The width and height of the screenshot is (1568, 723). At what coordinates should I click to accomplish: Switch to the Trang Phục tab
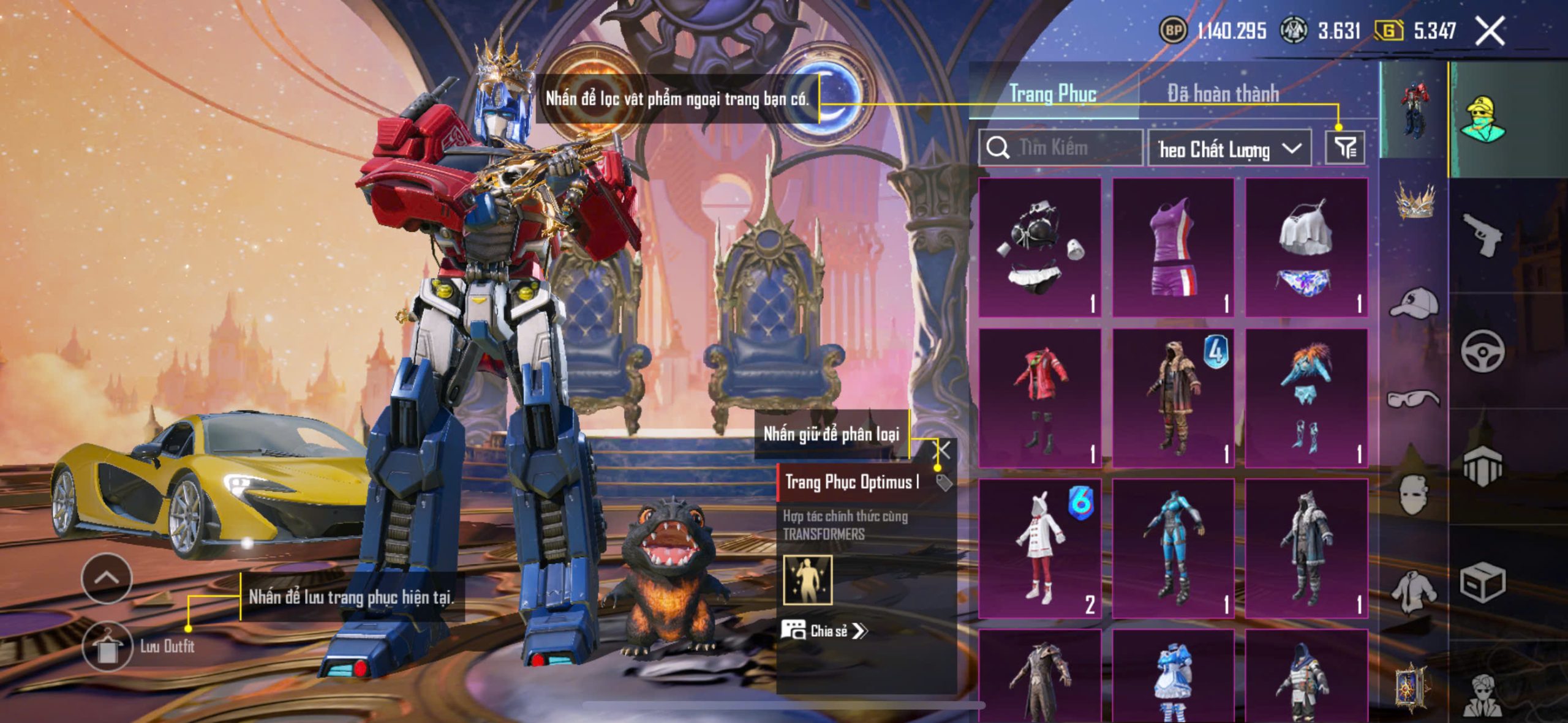(x=1052, y=94)
